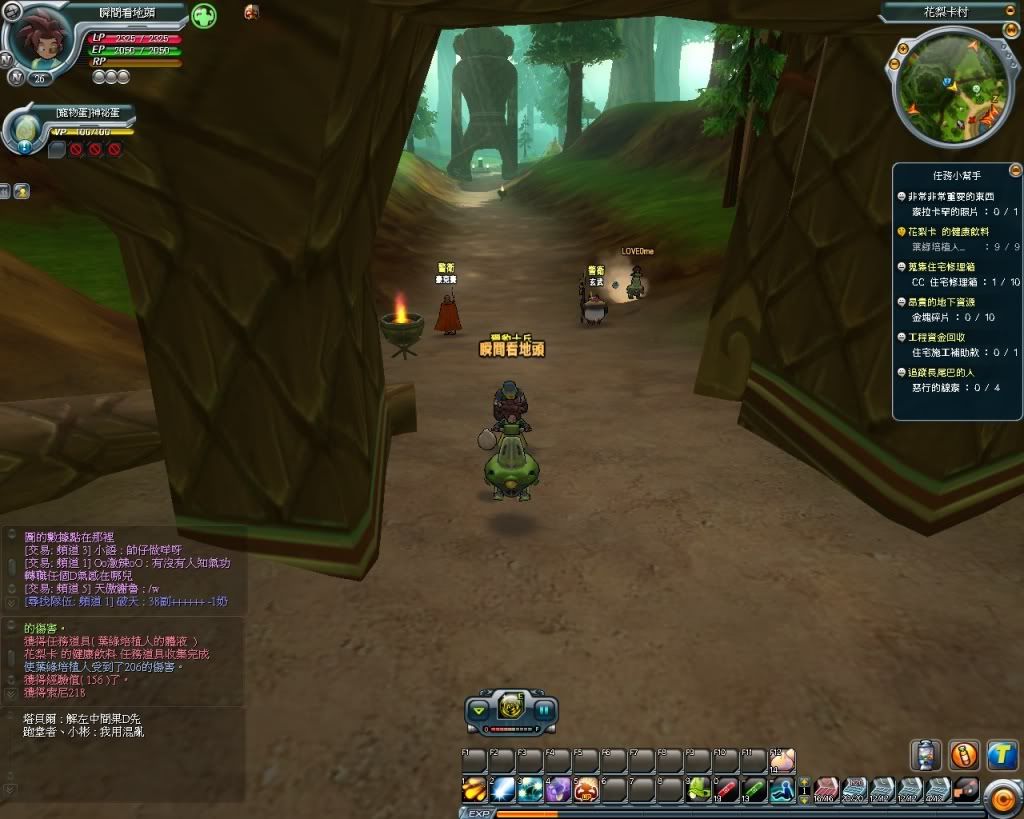Activate the yellow energy blast skill in slot 1
The width and height of the screenshot is (1024, 819).
tap(474, 789)
